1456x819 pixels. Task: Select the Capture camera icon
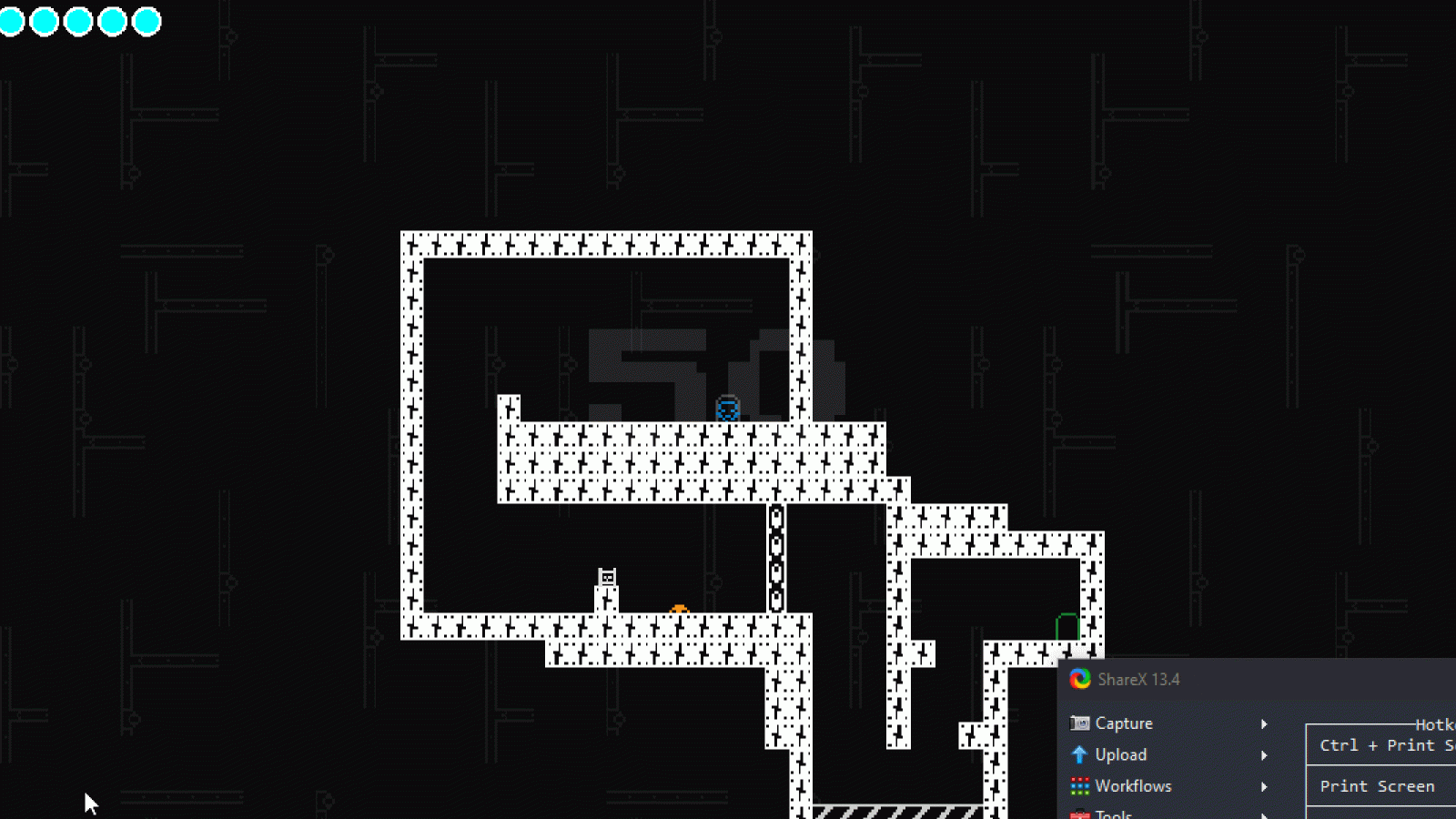(1079, 723)
